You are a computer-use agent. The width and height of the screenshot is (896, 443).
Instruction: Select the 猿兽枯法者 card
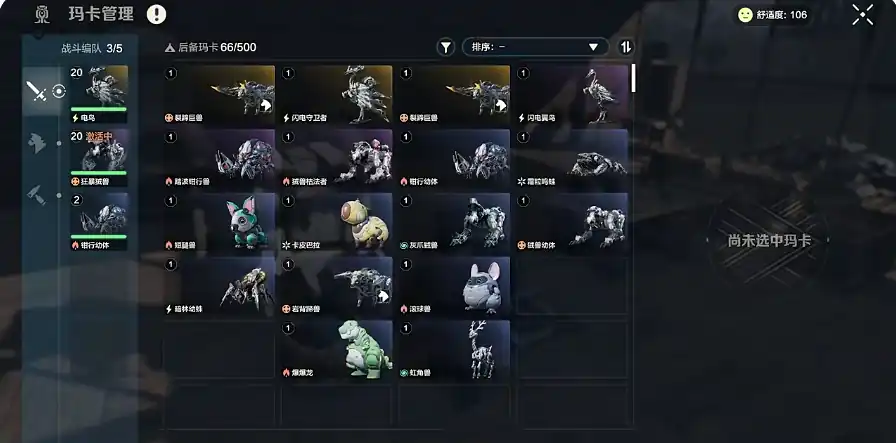[x=336, y=159]
